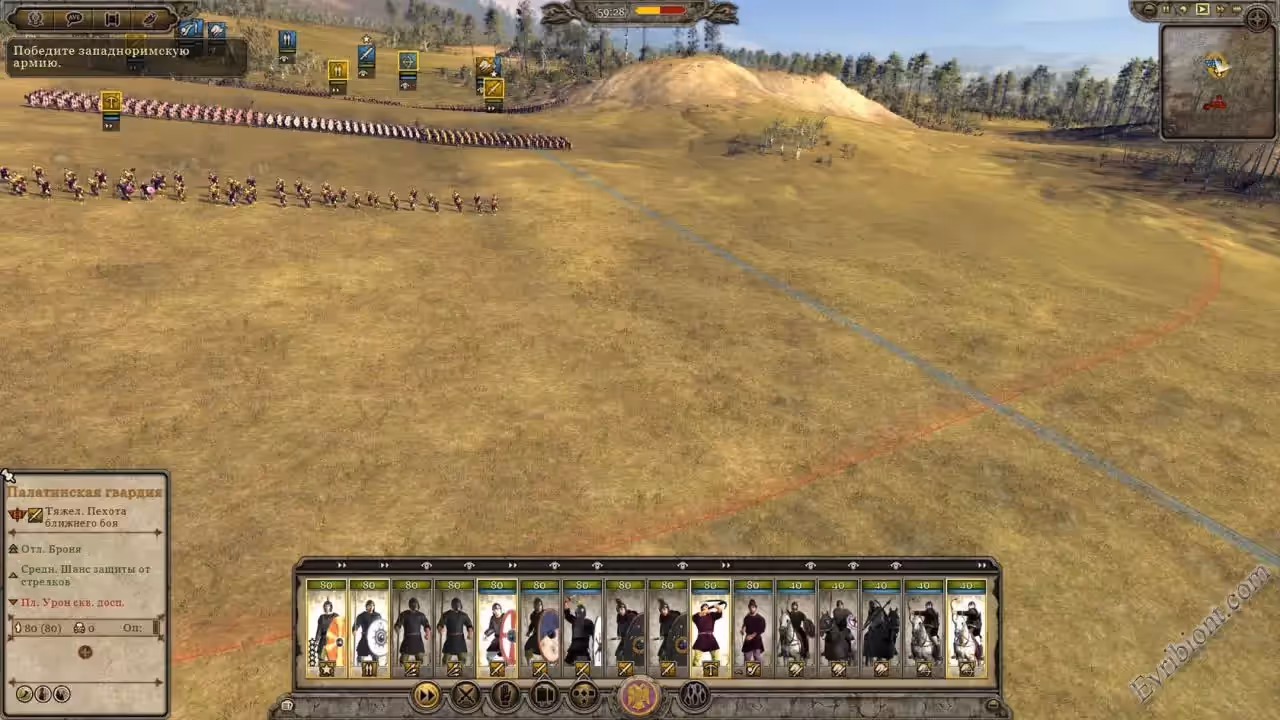Activate the crossed swords melee button

(x=466, y=695)
